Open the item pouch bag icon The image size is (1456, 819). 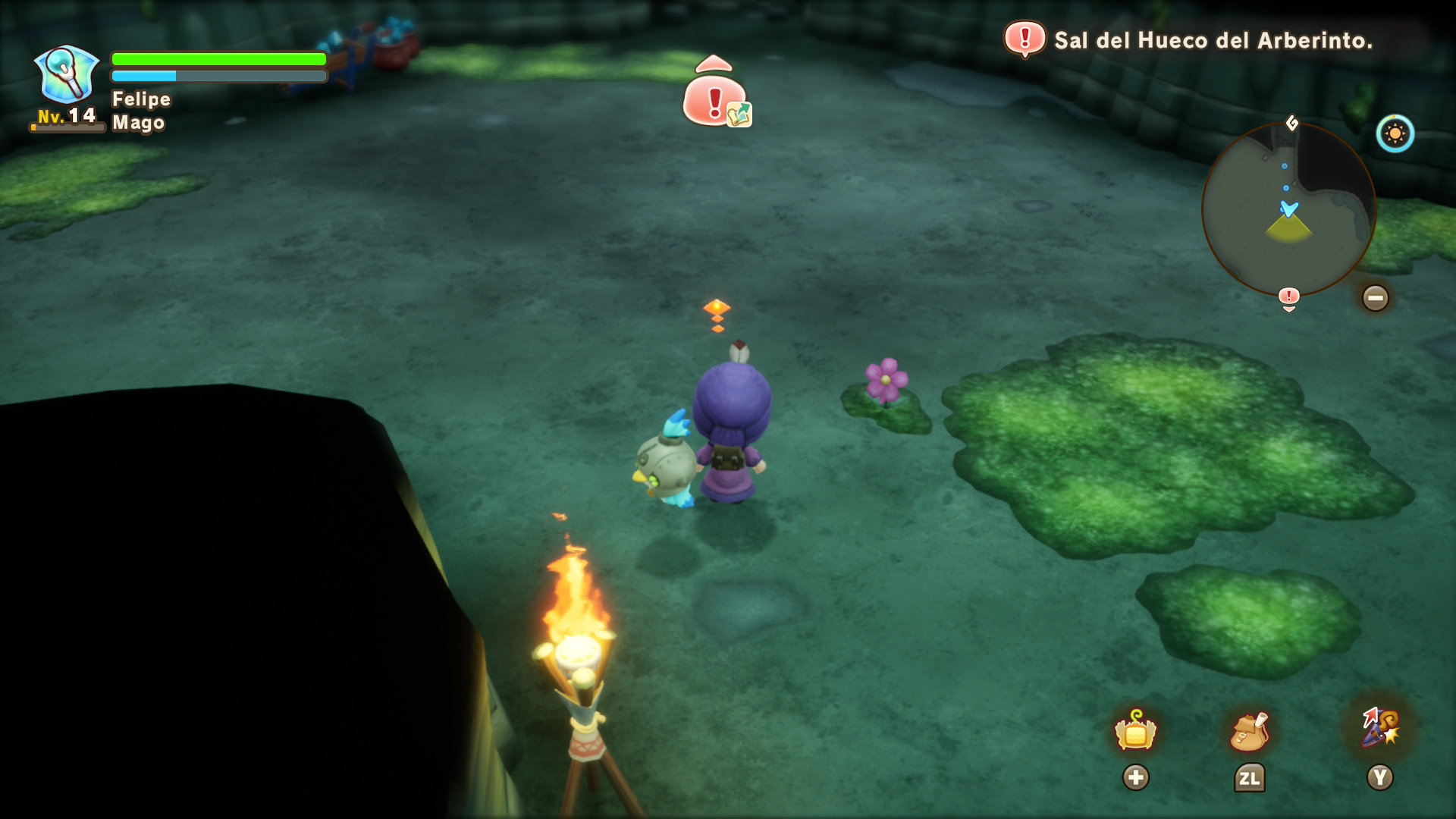coord(1249,731)
